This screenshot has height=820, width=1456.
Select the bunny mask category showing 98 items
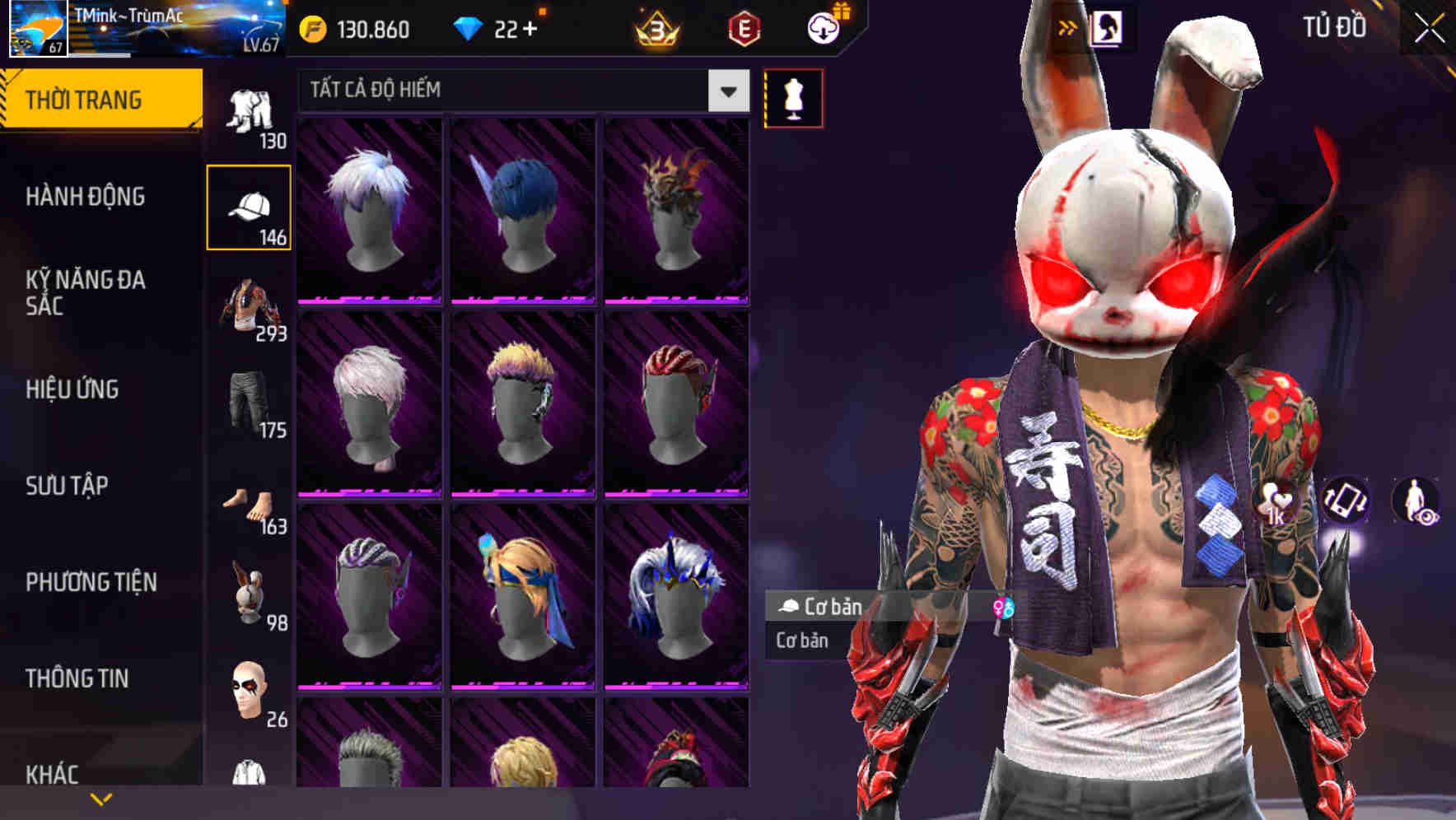pos(250,597)
